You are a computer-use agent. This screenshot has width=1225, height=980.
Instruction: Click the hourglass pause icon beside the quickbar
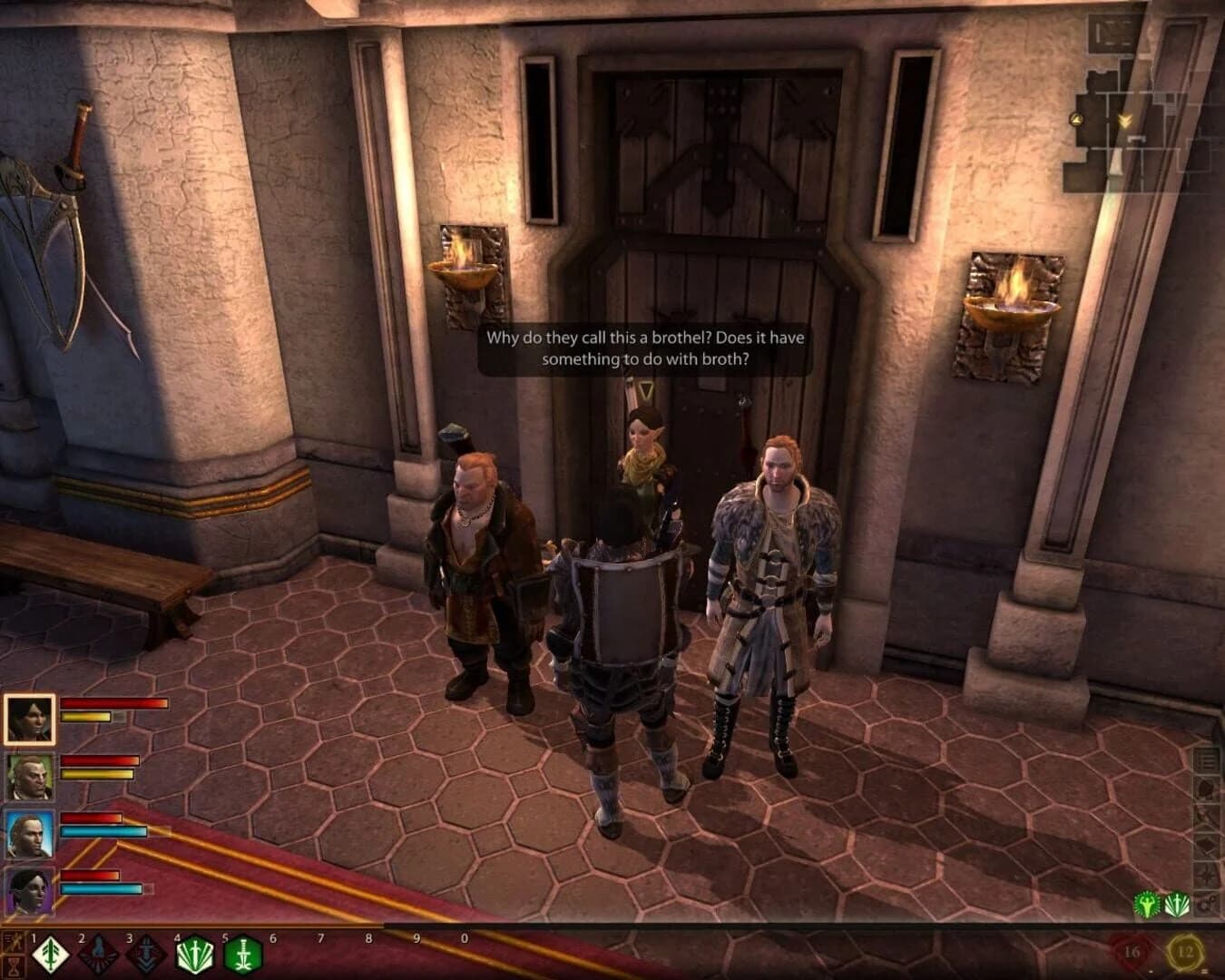[15, 967]
